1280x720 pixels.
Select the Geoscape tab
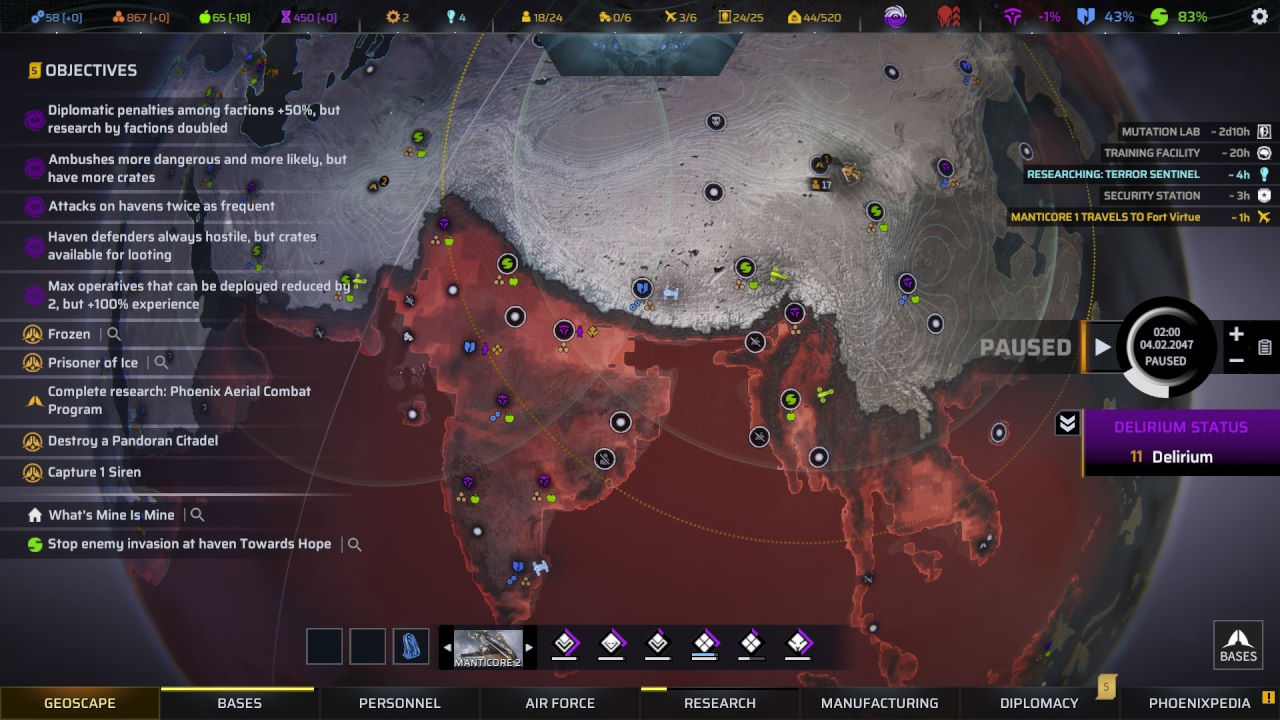(x=80, y=703)
